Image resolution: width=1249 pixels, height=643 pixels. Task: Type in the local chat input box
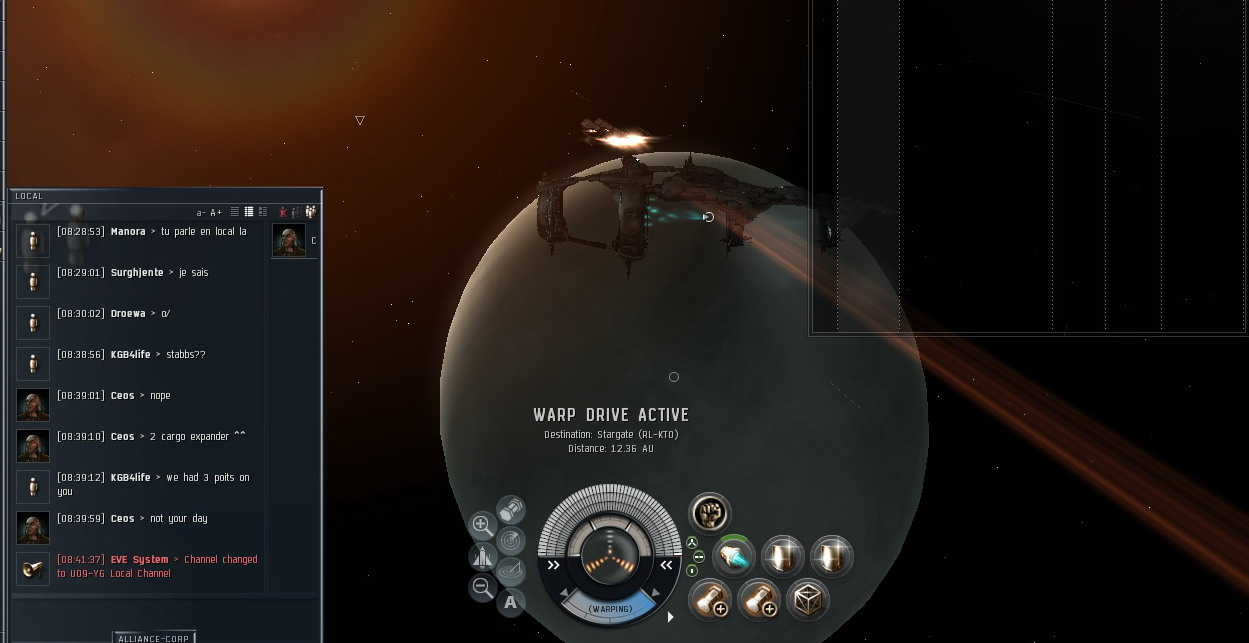pos(165,608)
